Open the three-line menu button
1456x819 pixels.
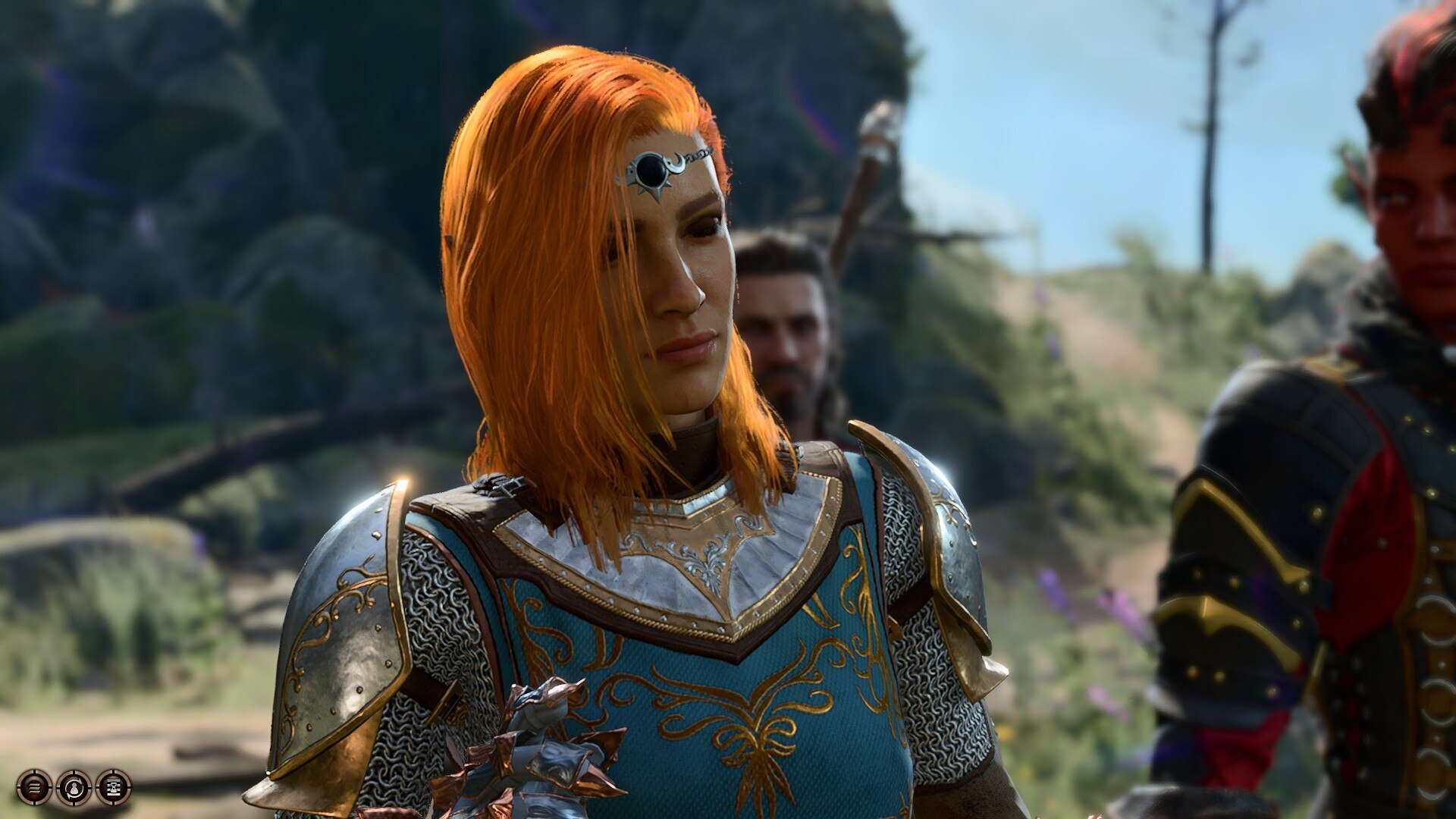pyautogui.click(x=34, y=787)
